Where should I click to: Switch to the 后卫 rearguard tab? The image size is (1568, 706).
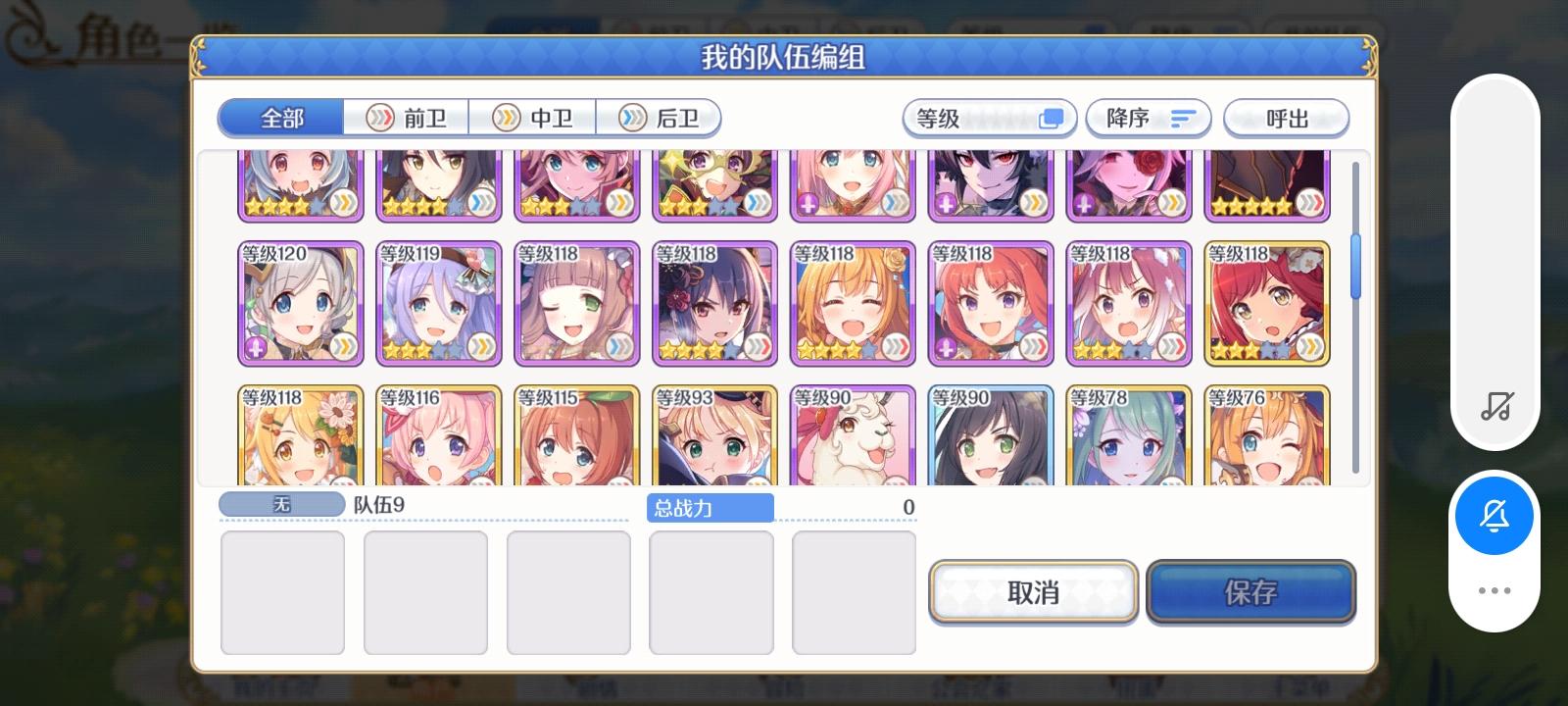pos(660,117)
